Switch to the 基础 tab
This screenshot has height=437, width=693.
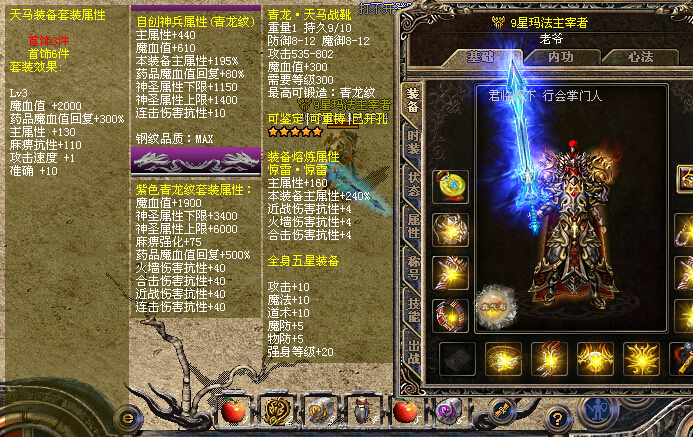[x=482, y=57]
